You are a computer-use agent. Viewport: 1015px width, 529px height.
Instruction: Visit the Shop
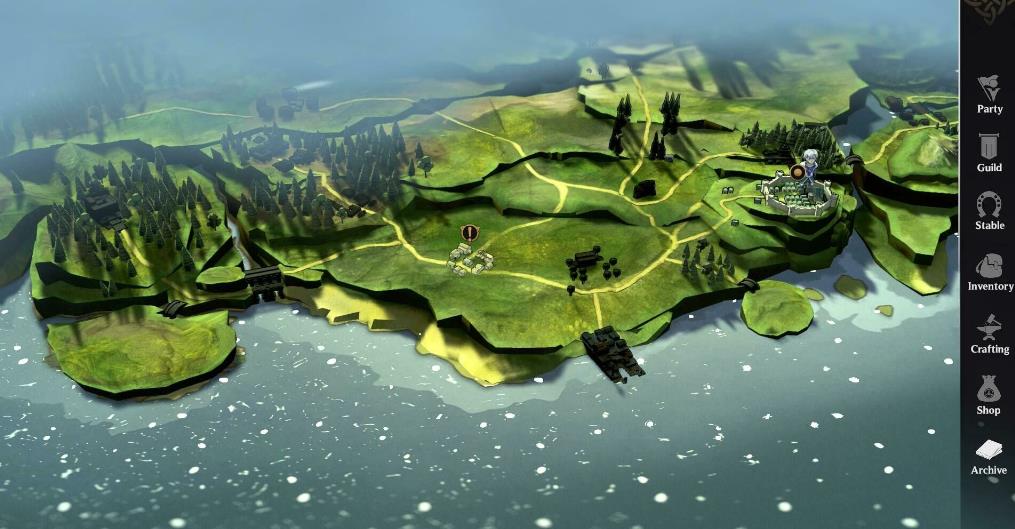(989, 393)
